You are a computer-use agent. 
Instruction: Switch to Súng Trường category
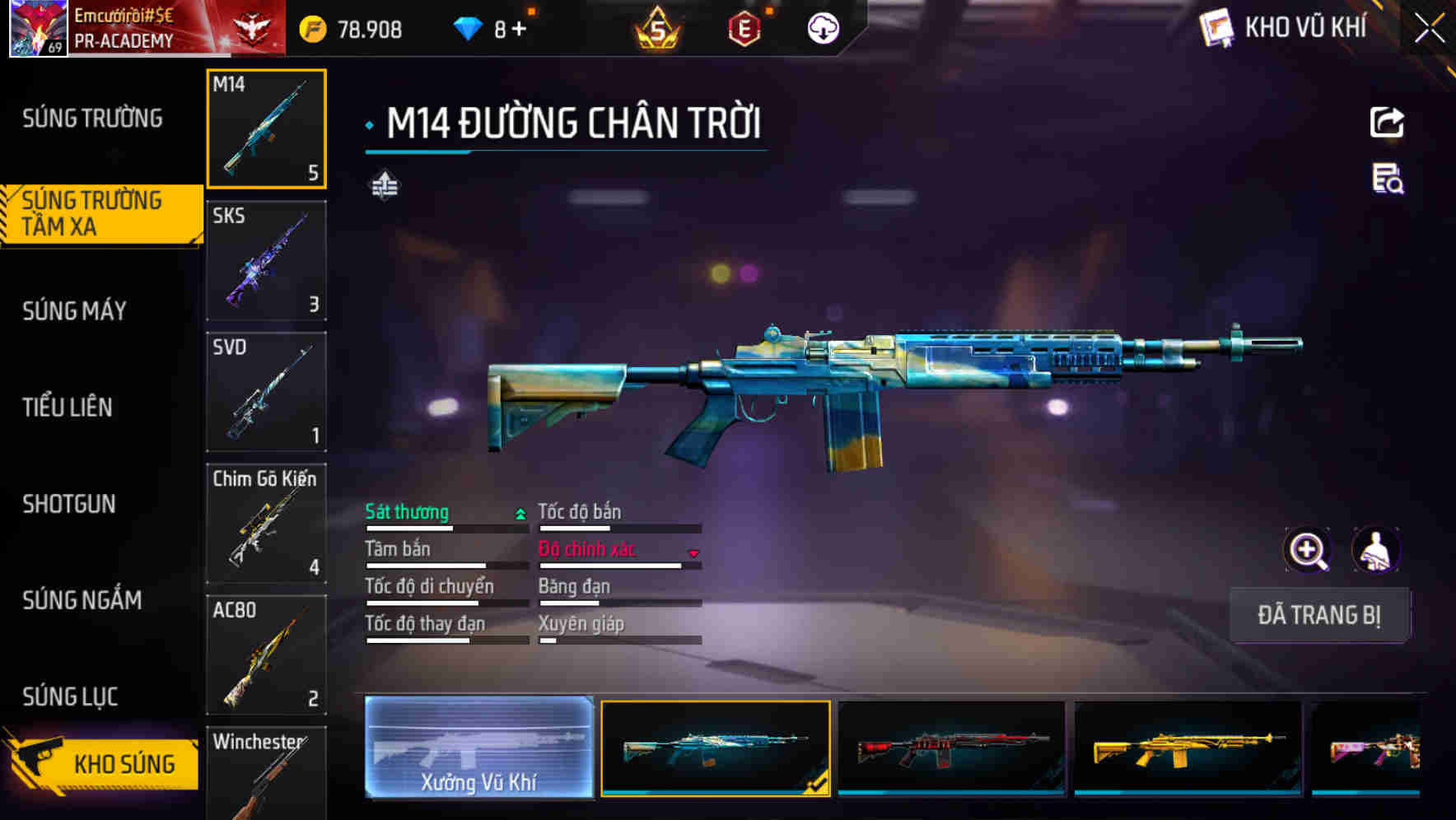tap(92, 119)
